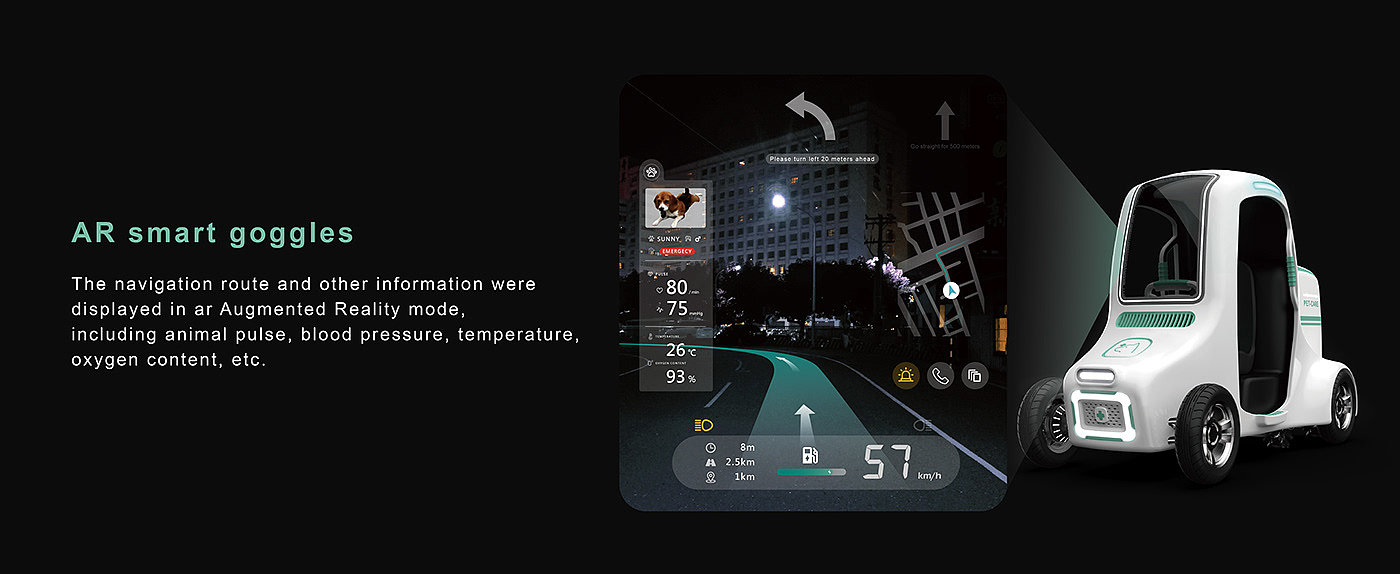Click the red EMERGENCY badge
This screenshot has width=1400, height=574.
point(676,251)
